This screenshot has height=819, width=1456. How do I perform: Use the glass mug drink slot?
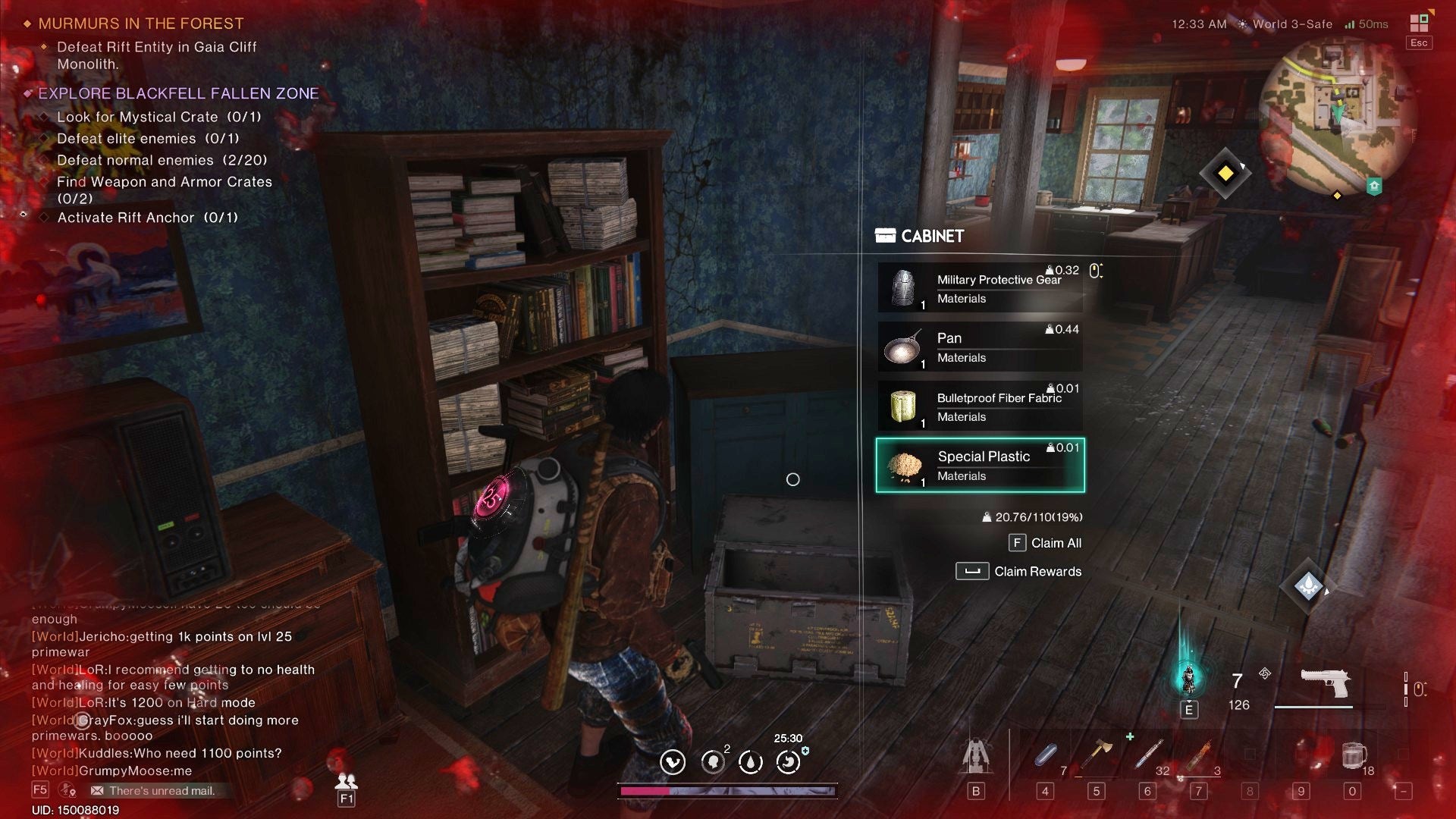point(1353,755)
